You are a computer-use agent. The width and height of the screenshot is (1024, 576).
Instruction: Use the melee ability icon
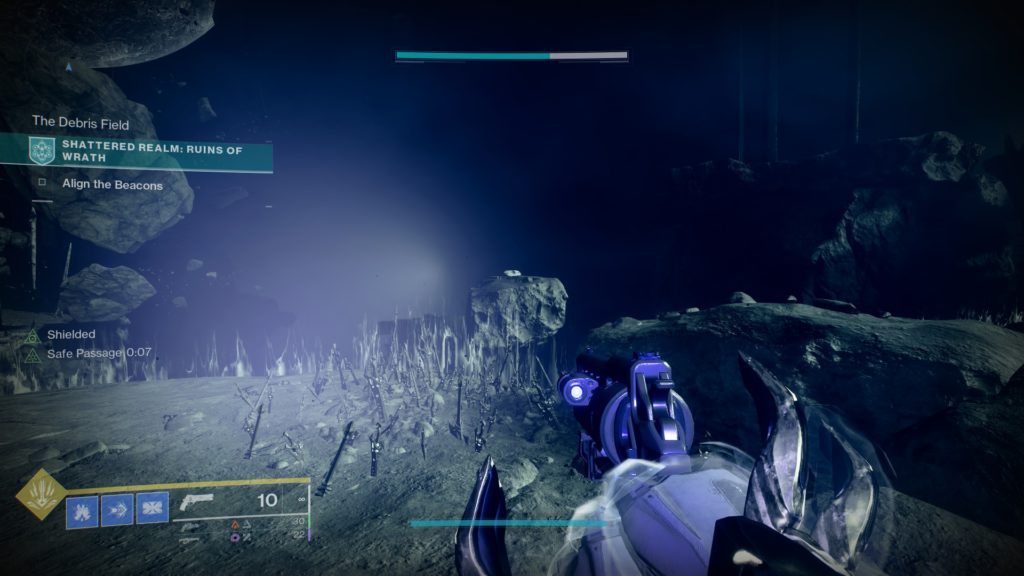click(x=117, y=511)
